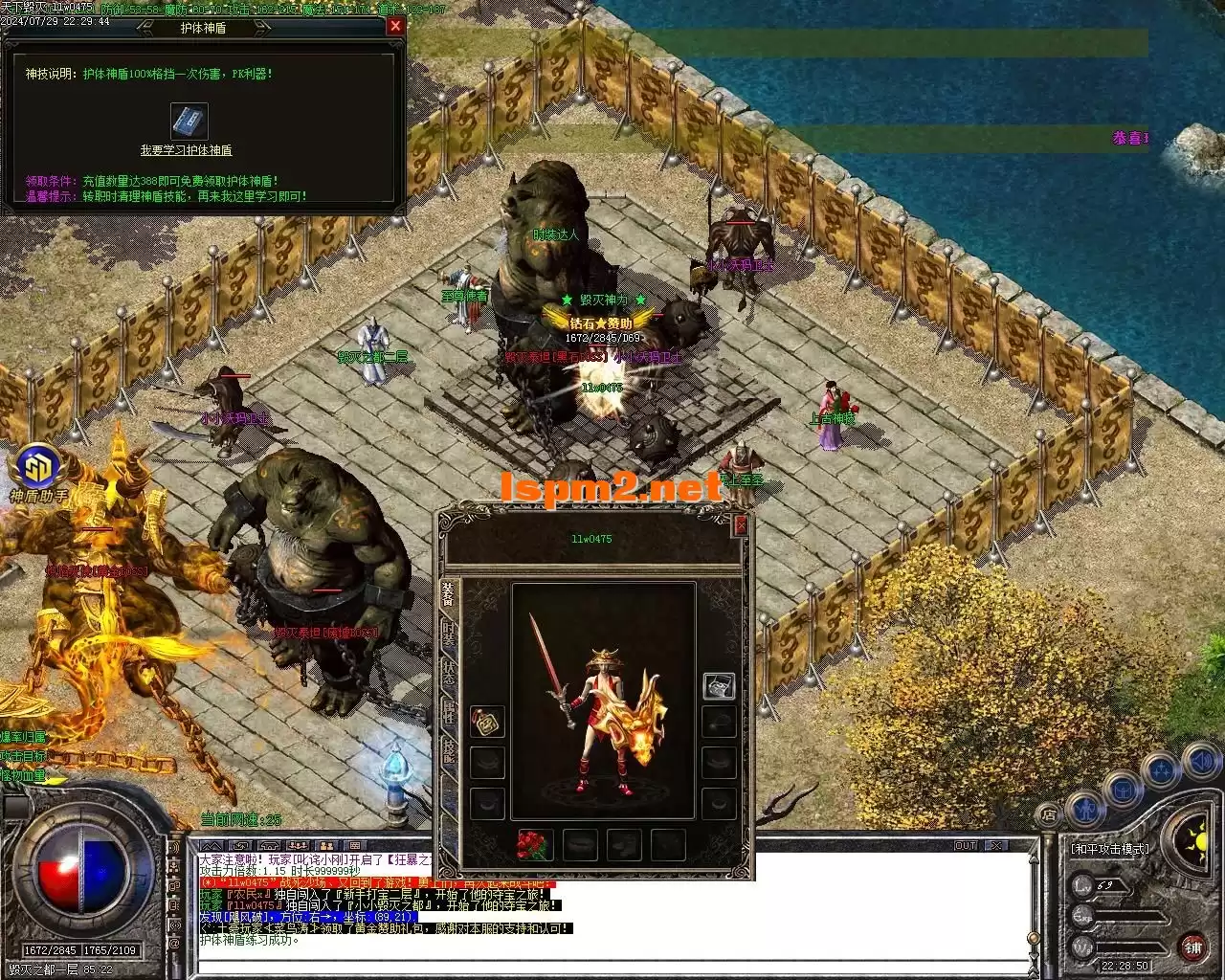Image resolution: width=1225 pixels, height=980 pixels.
Task: Switch to the 时装 tab
Action: 449,633
